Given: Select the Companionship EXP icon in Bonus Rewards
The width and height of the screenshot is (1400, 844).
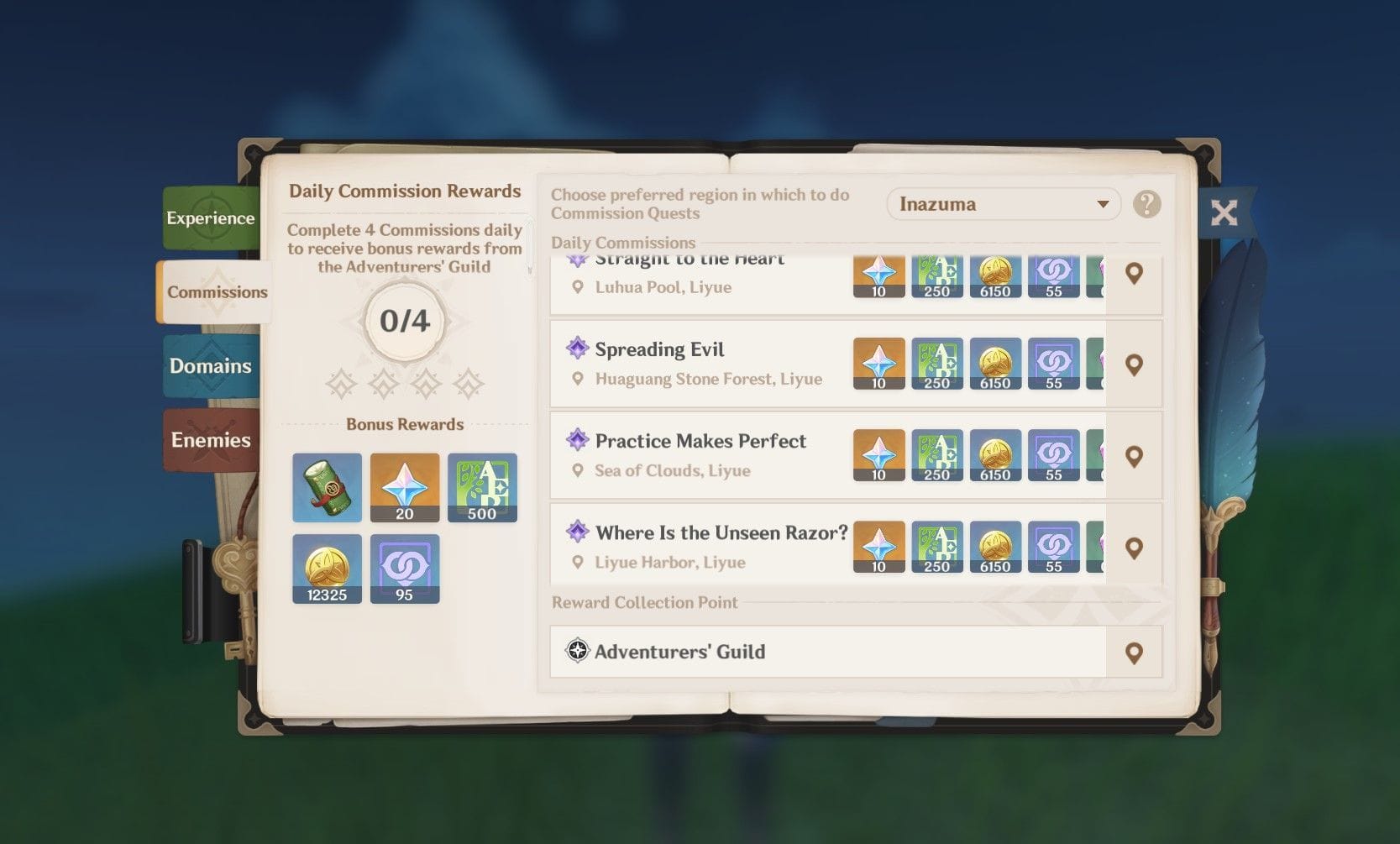Looking at the screenshot, I should click(405, 569).
